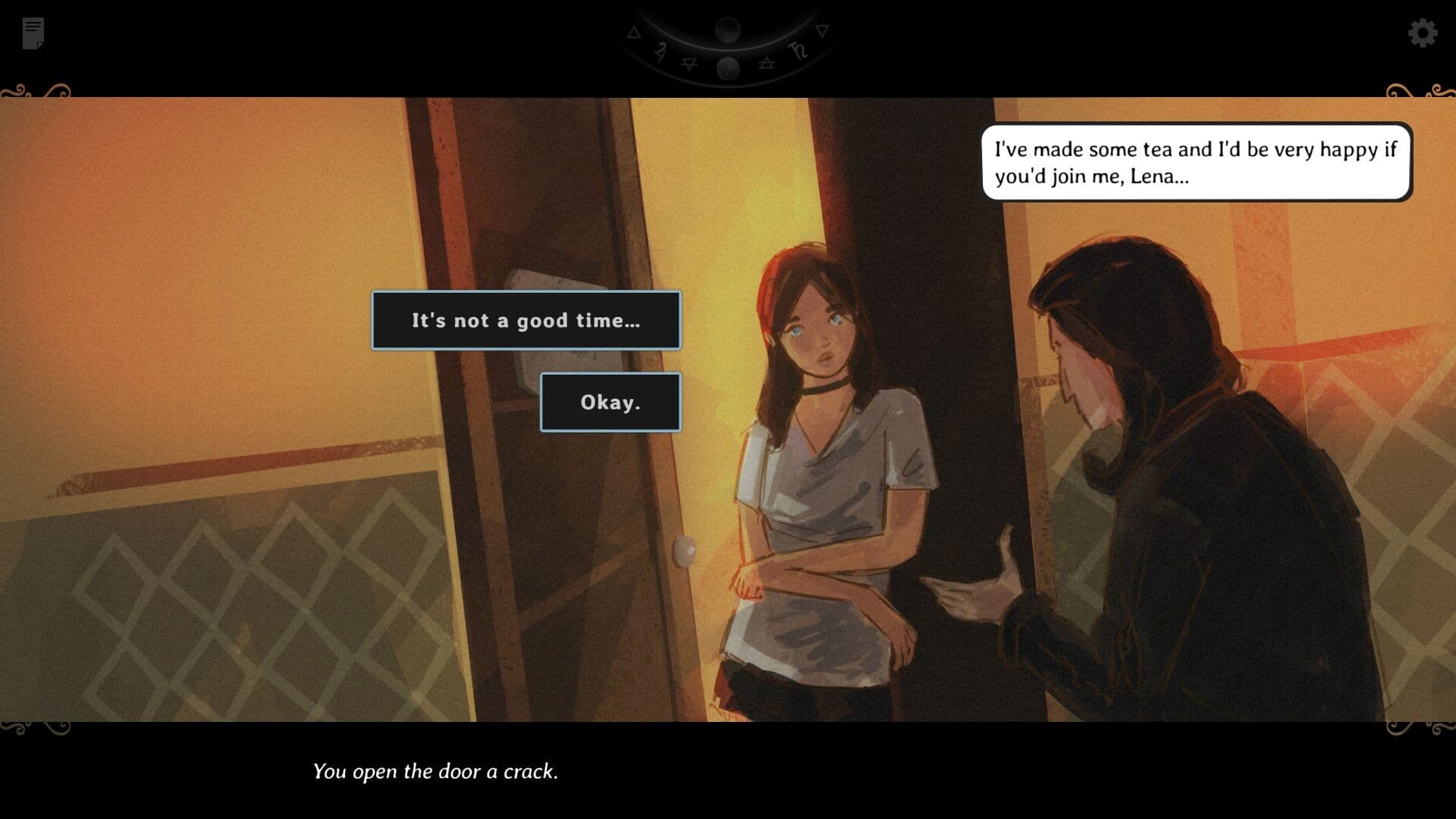
Task: Click the narration "You open the door a crack."
Action: [x=437, y=772]
